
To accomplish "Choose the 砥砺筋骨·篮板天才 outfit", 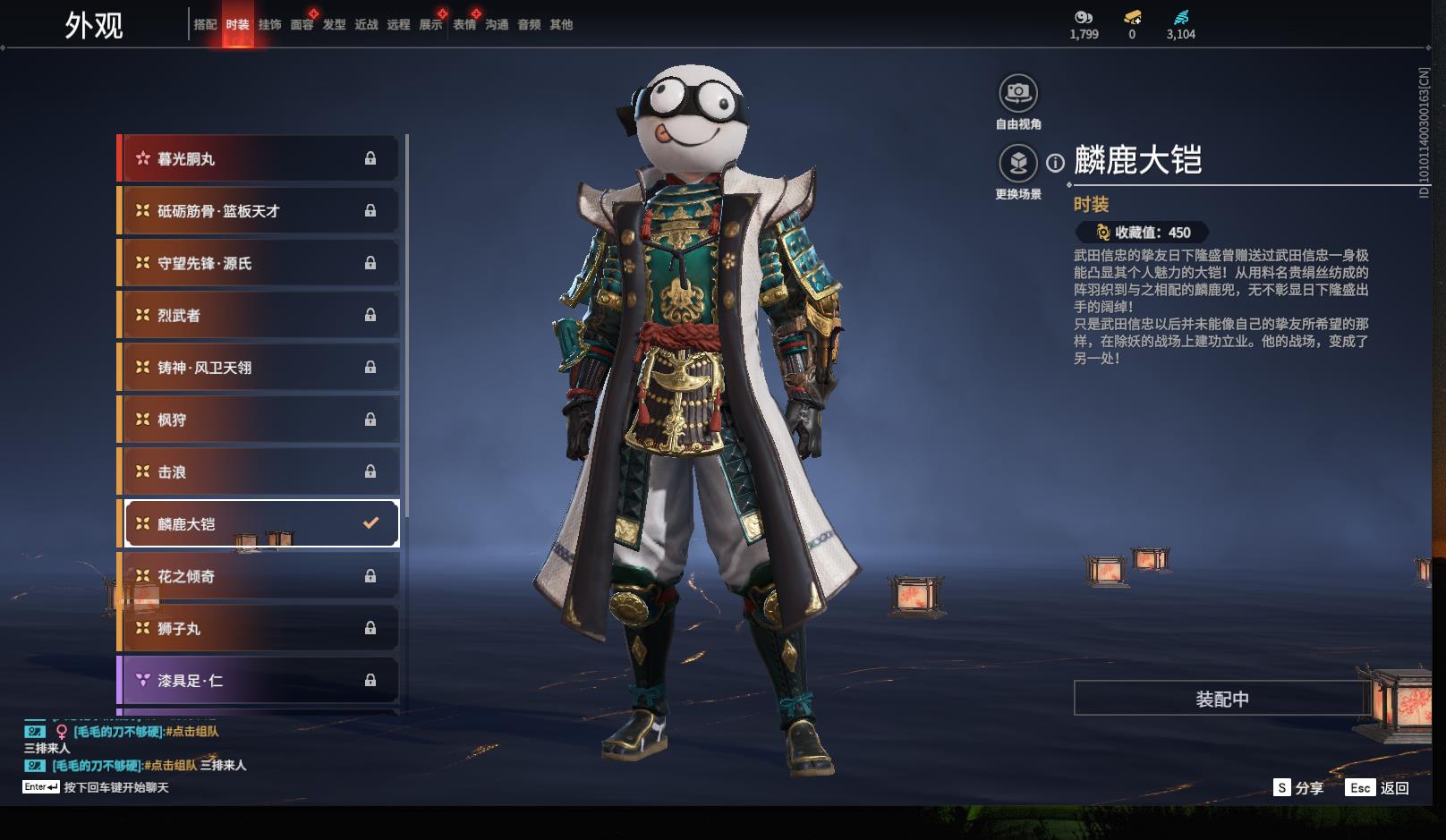I will pos(259,211).
